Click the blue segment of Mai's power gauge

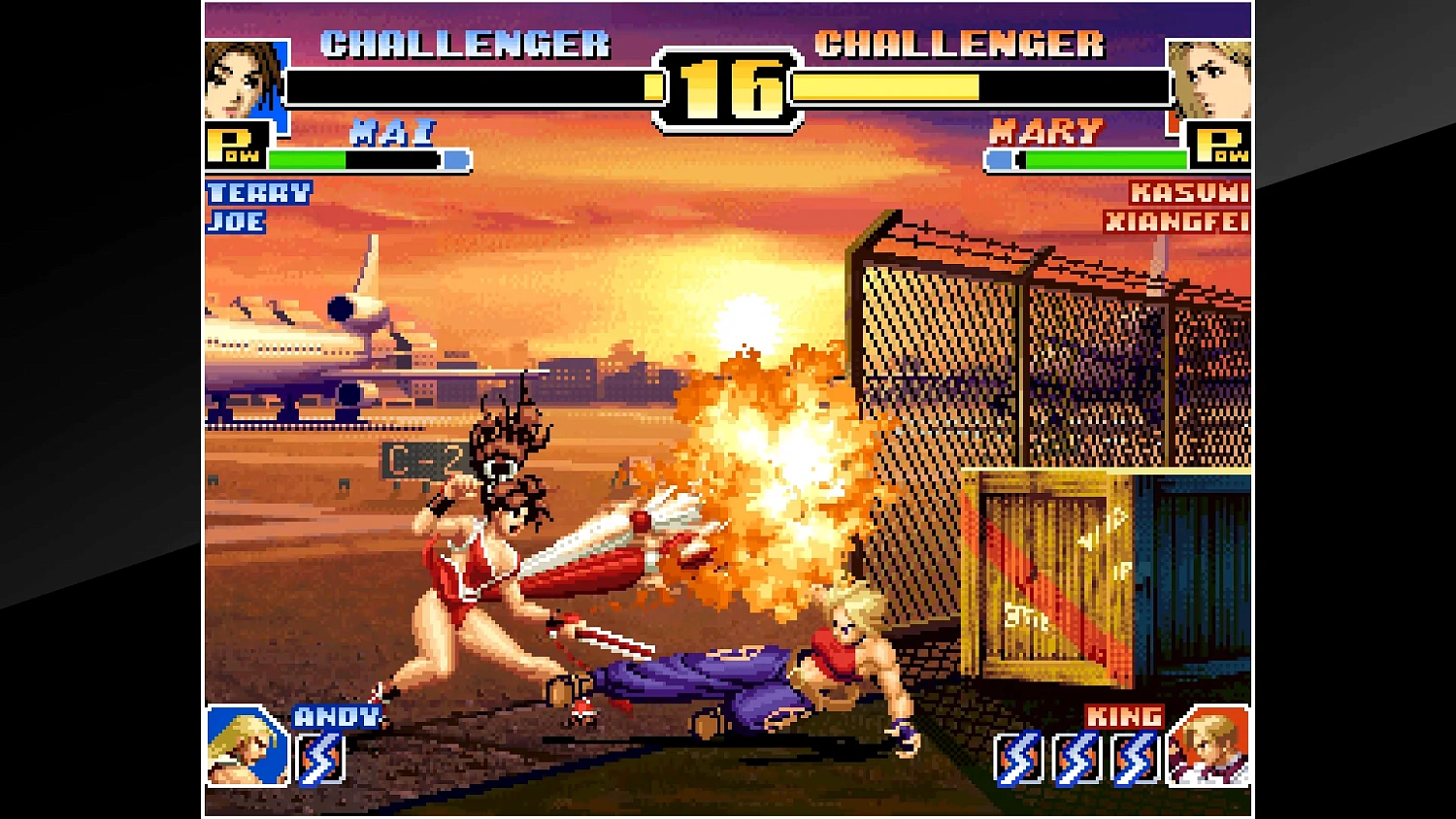453,160
